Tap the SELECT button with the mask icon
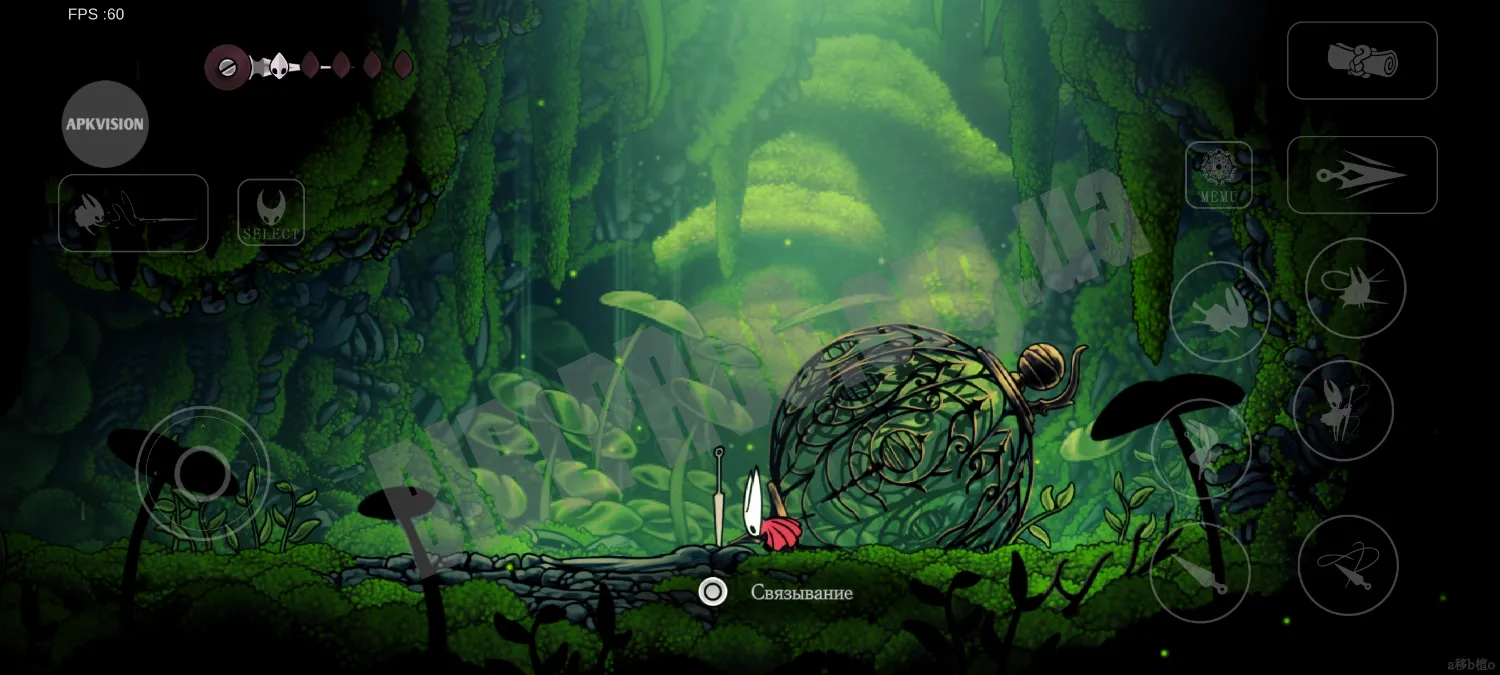 click(x=271, y=212)
